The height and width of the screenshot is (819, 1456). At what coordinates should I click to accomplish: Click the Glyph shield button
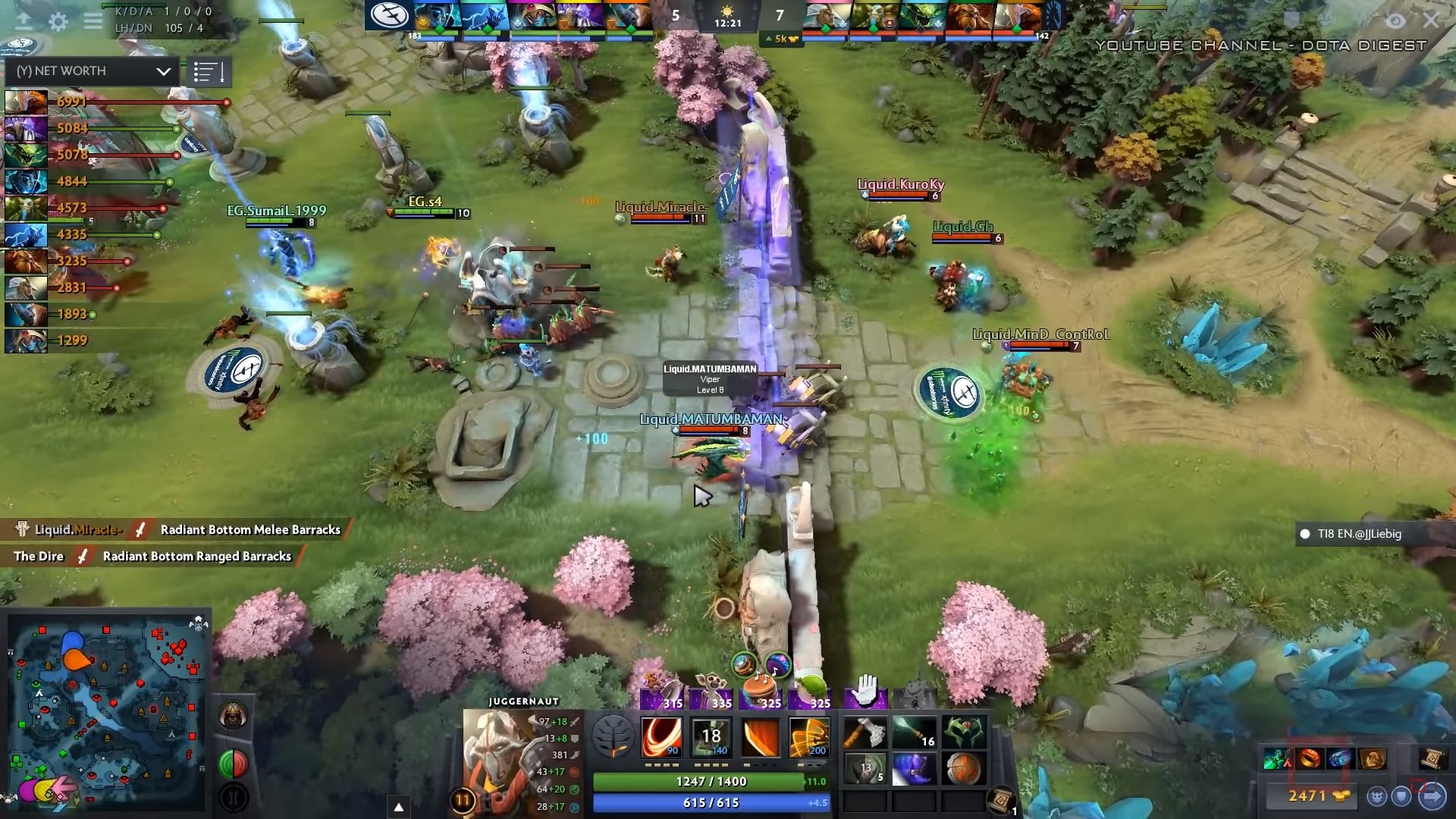coord(1401,796)
